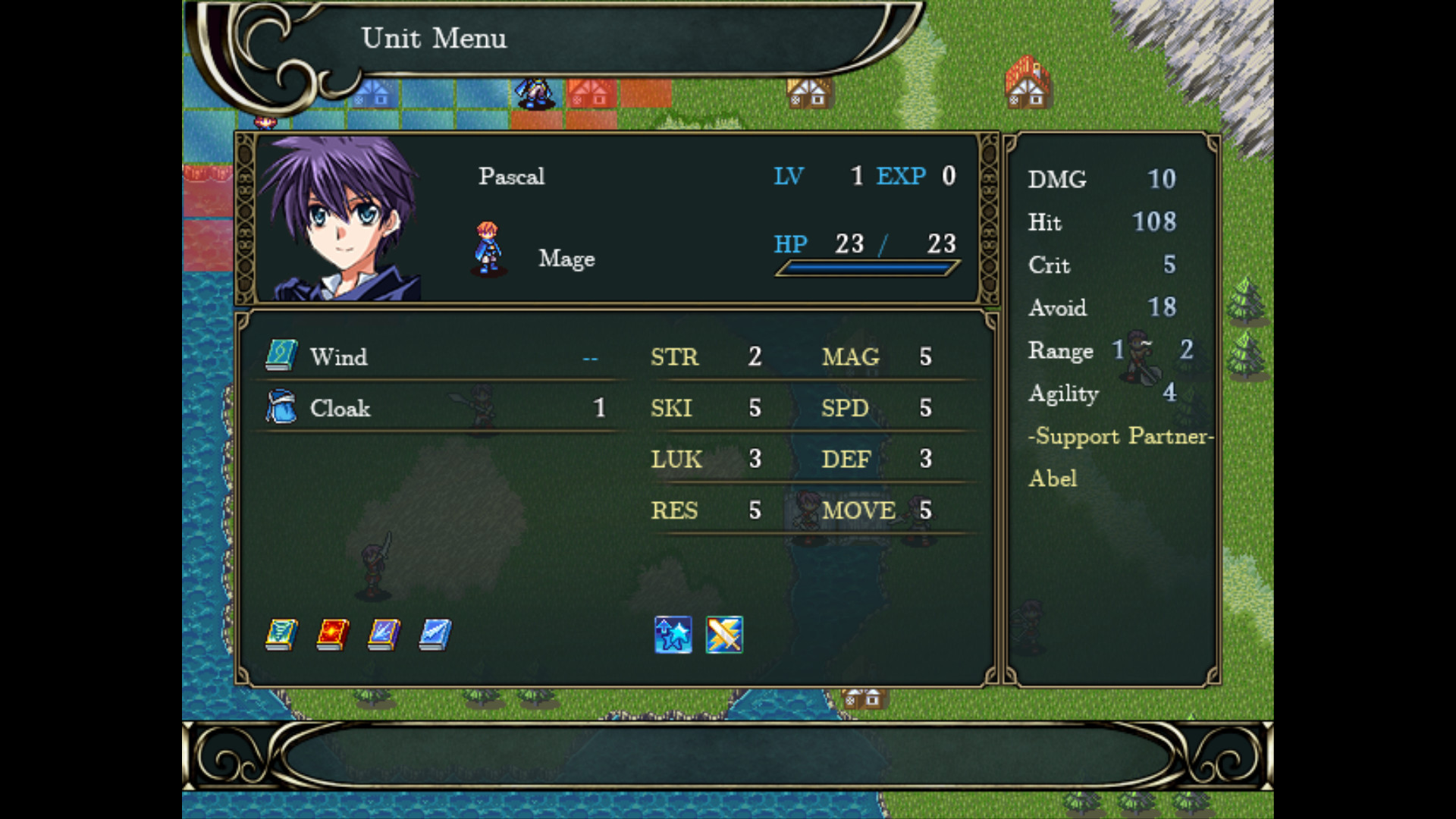The image size is (1456, 819).
Task: Select support partner Abel
Action: click(x=1053, y=479)
